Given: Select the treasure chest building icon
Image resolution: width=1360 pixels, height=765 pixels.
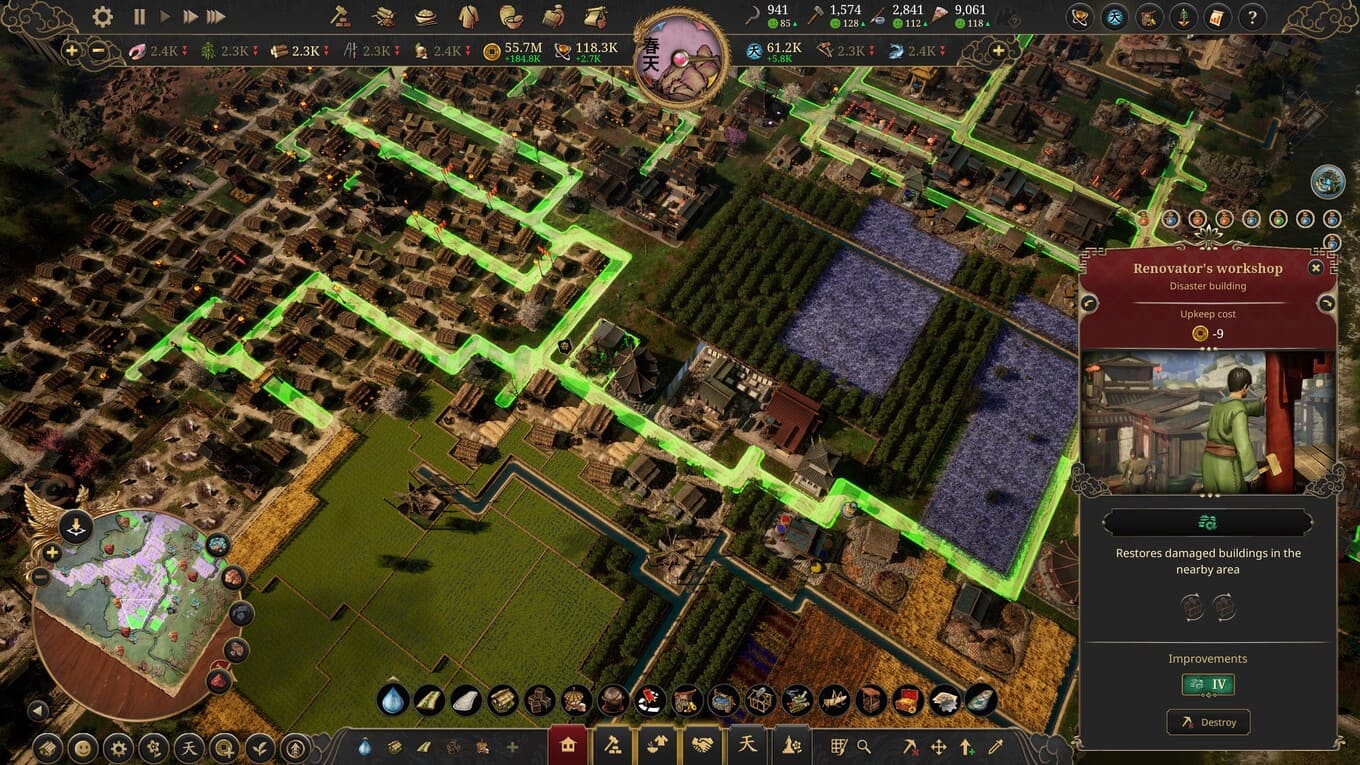Looking at the screenshot, I should tap(907, 700).
